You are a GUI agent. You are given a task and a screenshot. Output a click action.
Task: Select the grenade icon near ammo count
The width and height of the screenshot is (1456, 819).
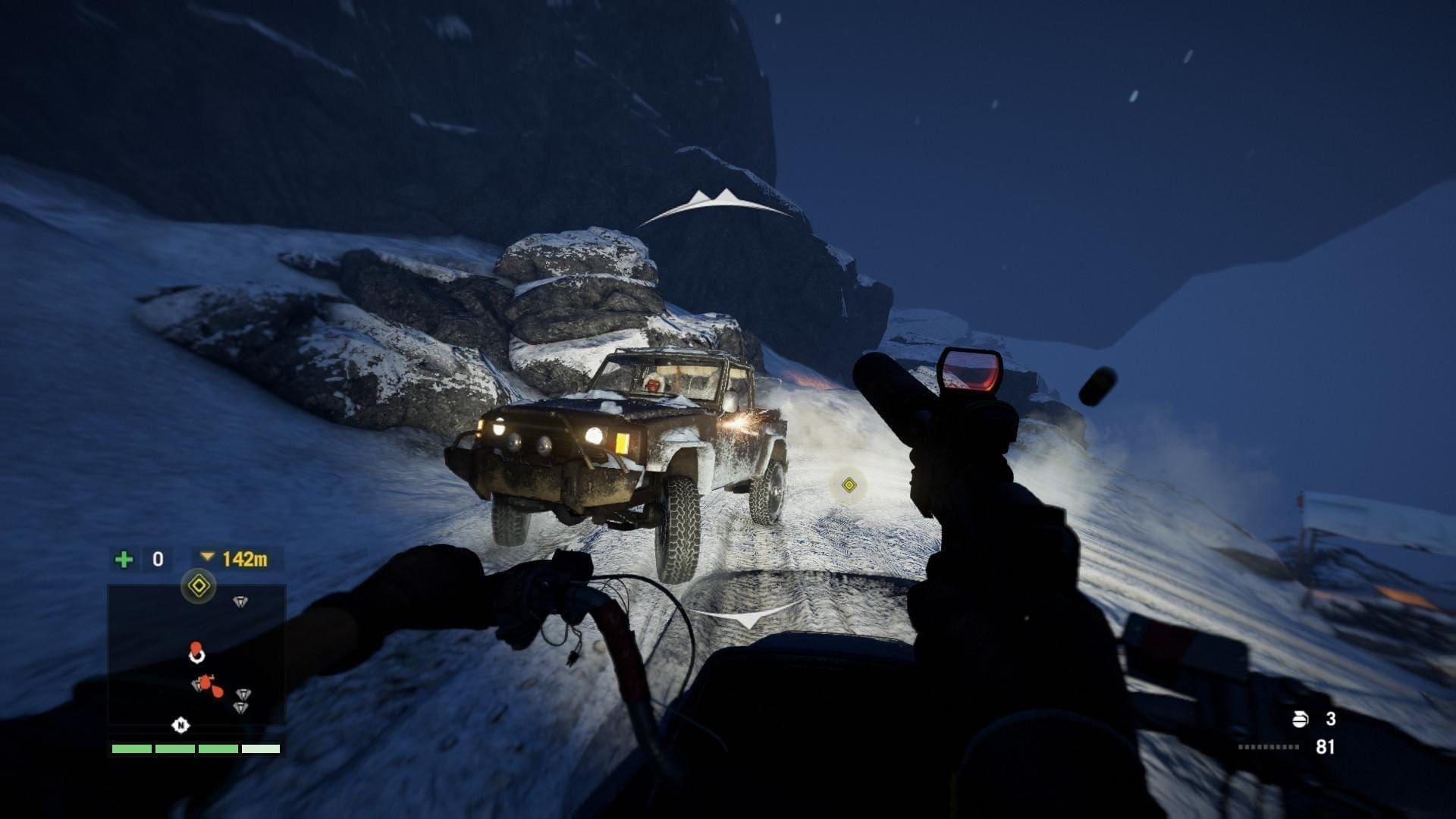click(1300, 719)
